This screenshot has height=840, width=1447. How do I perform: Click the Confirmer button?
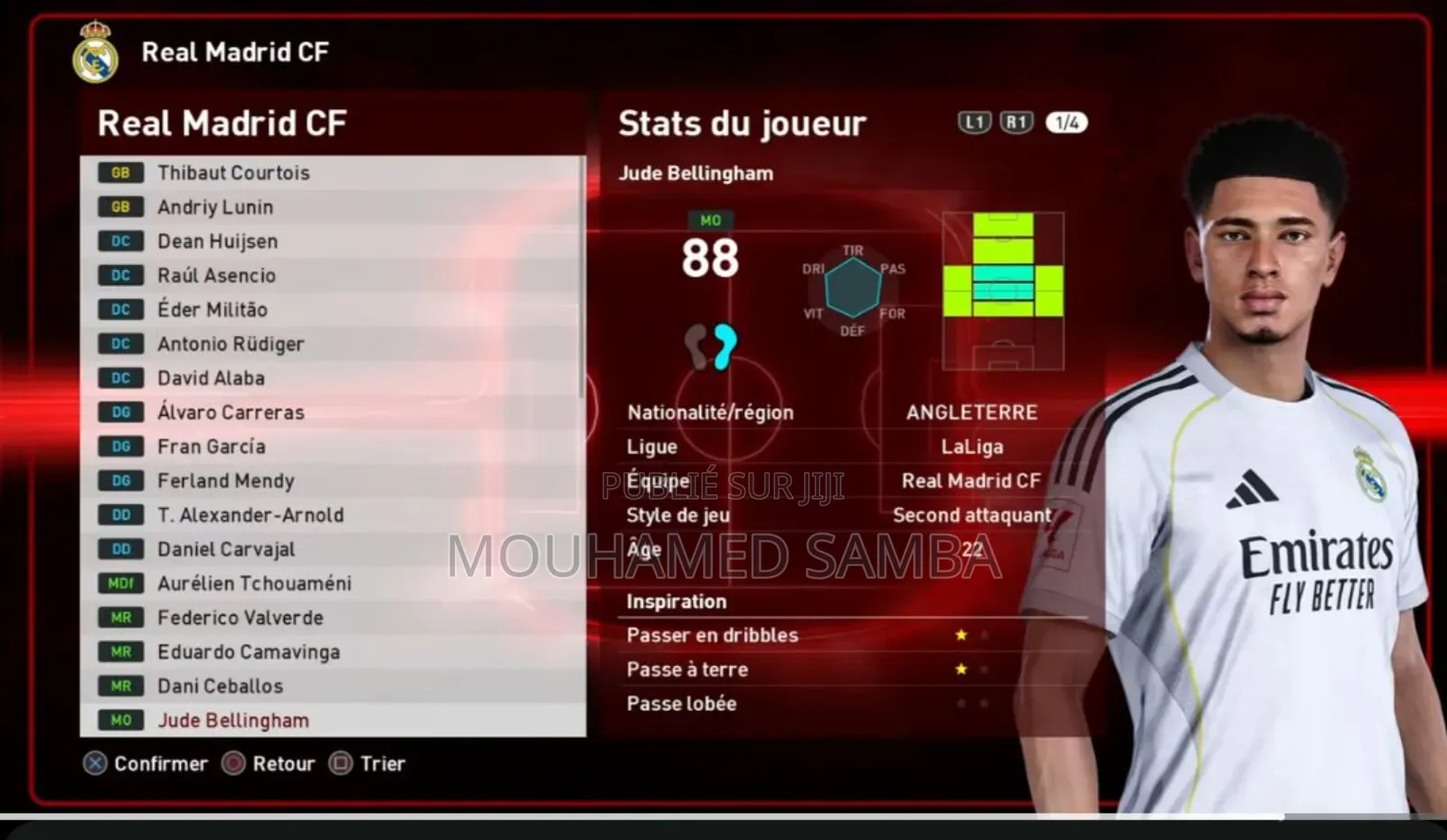coord(160,764)
